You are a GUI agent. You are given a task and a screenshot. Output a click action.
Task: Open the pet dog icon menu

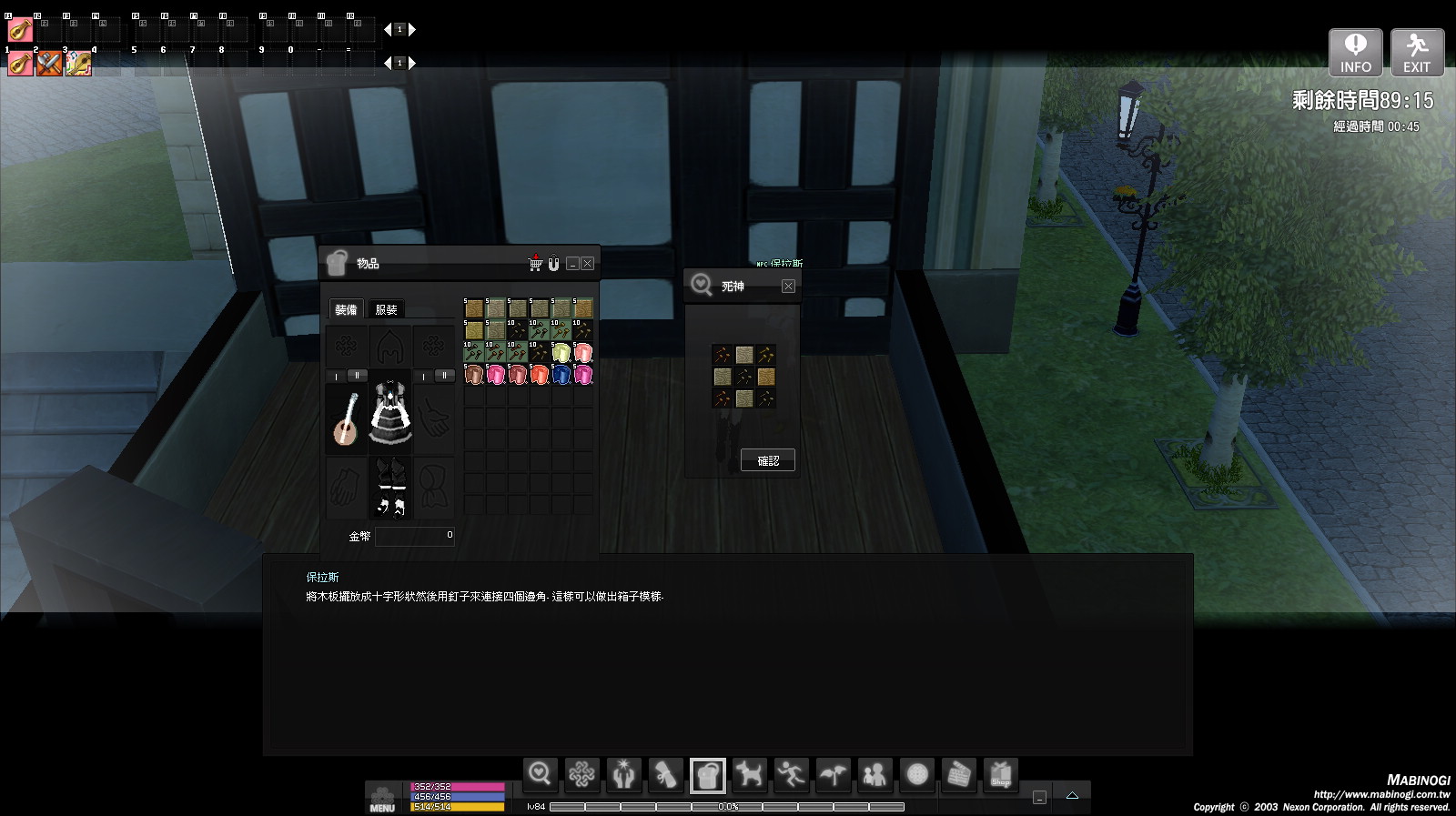coord(749,775)
